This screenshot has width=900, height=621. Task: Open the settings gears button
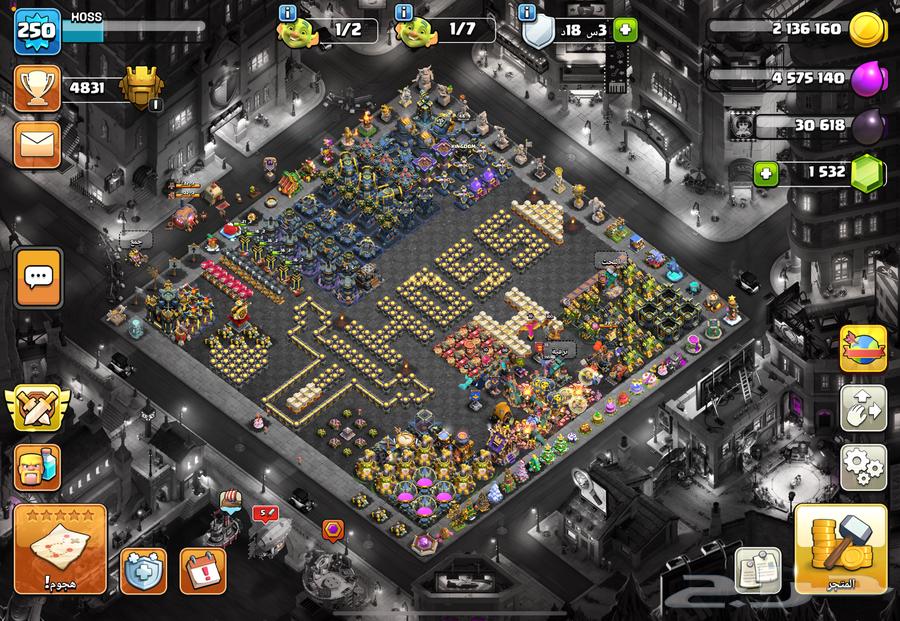pos(863,465)
